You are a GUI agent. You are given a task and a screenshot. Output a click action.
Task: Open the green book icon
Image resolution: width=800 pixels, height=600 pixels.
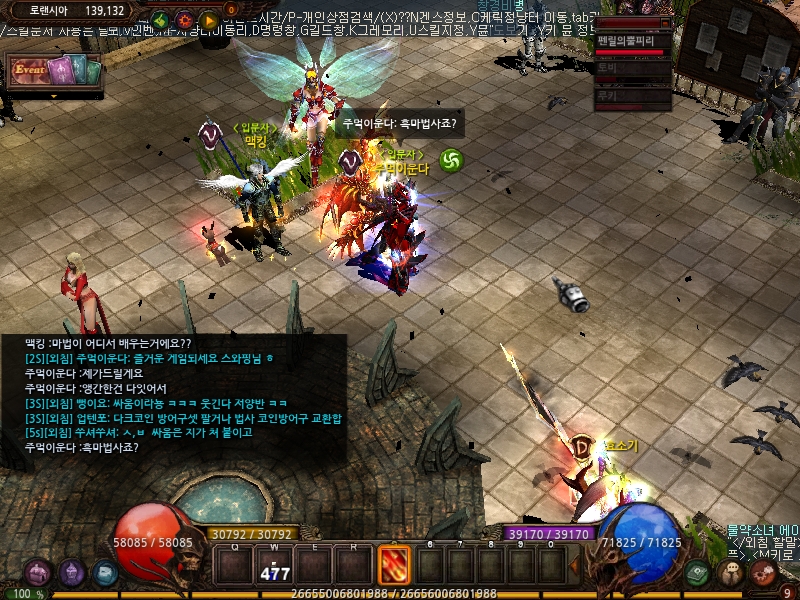click(699, 573)
